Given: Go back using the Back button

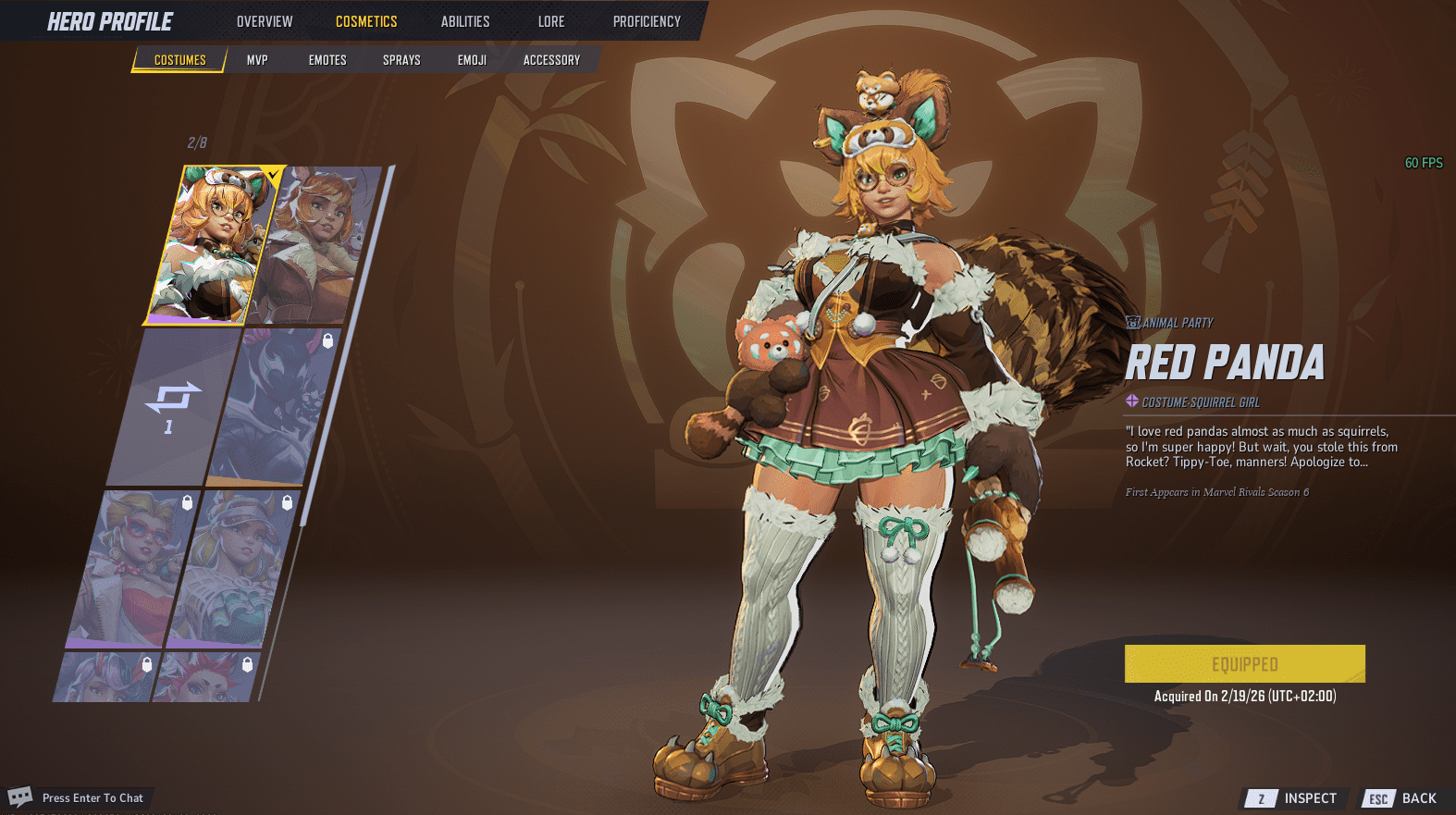Looking at the screenshot, I should coord(1403,798).
